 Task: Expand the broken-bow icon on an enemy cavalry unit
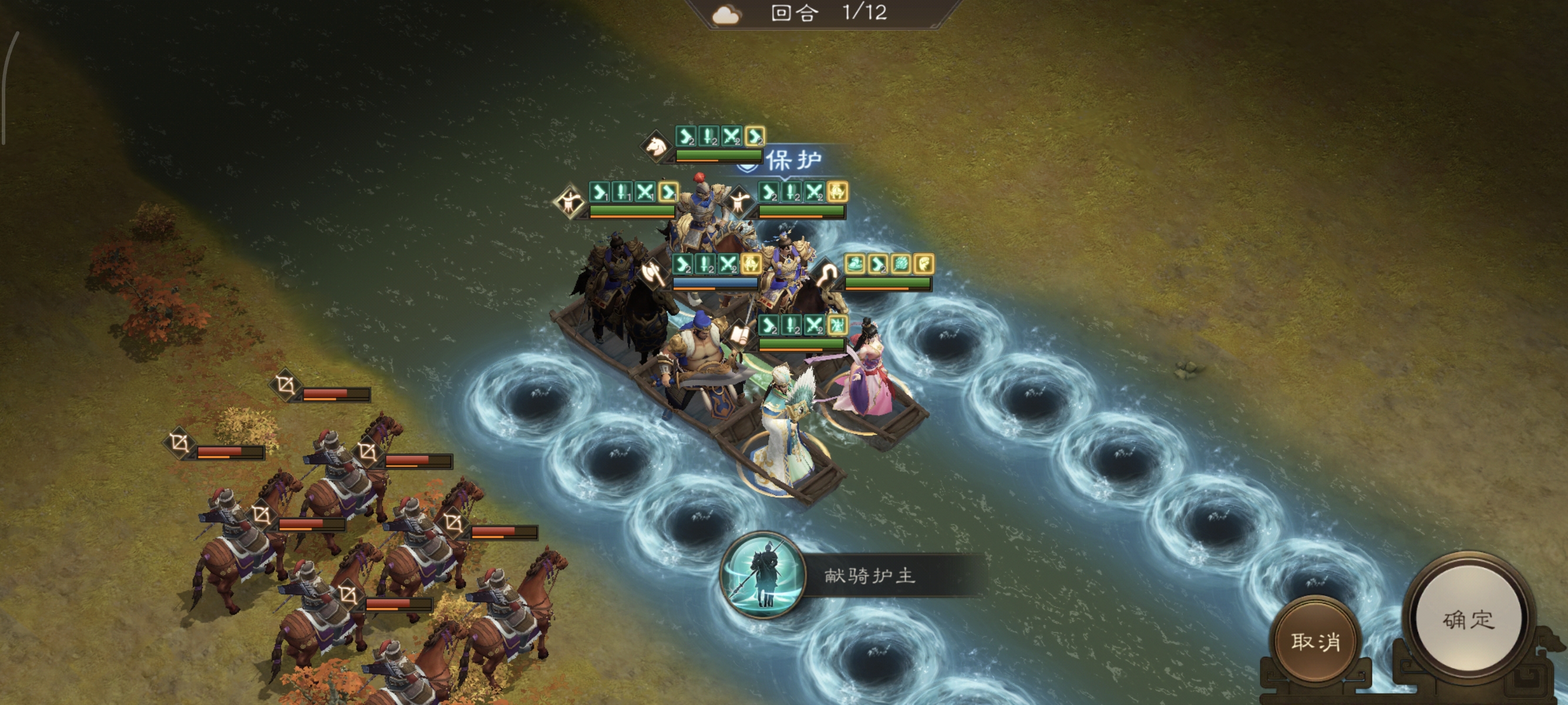(285, 386)
